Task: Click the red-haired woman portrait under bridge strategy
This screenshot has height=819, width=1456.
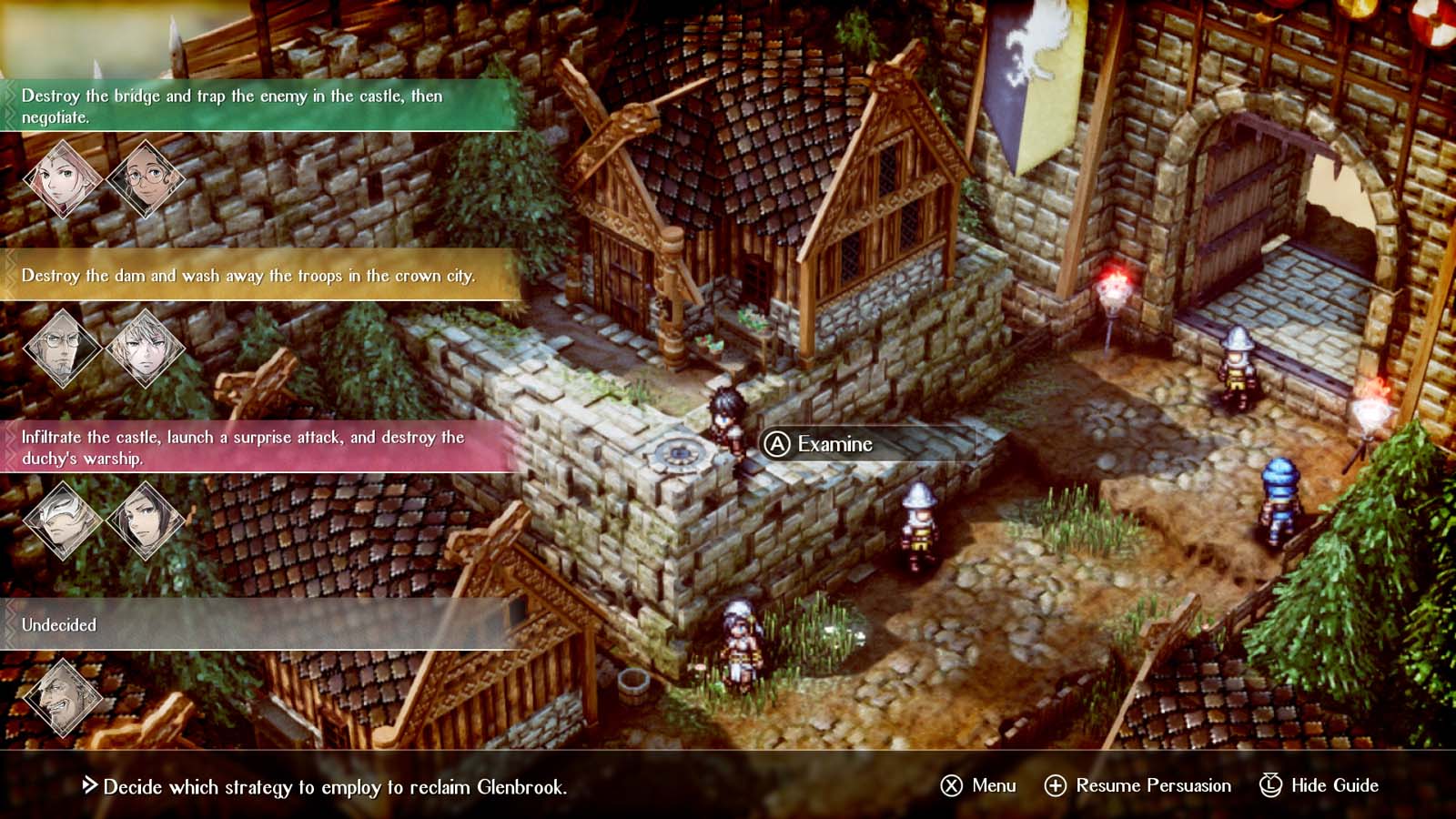Action: (x=63, y=177)
